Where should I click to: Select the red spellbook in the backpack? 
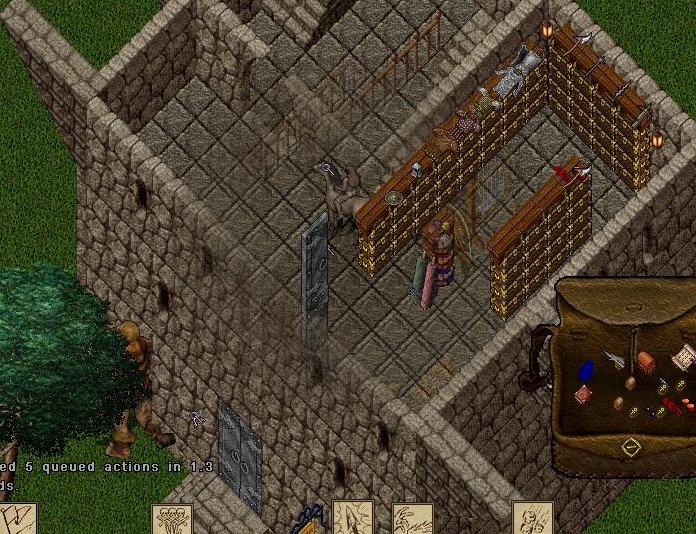click(x=583, y=395)
